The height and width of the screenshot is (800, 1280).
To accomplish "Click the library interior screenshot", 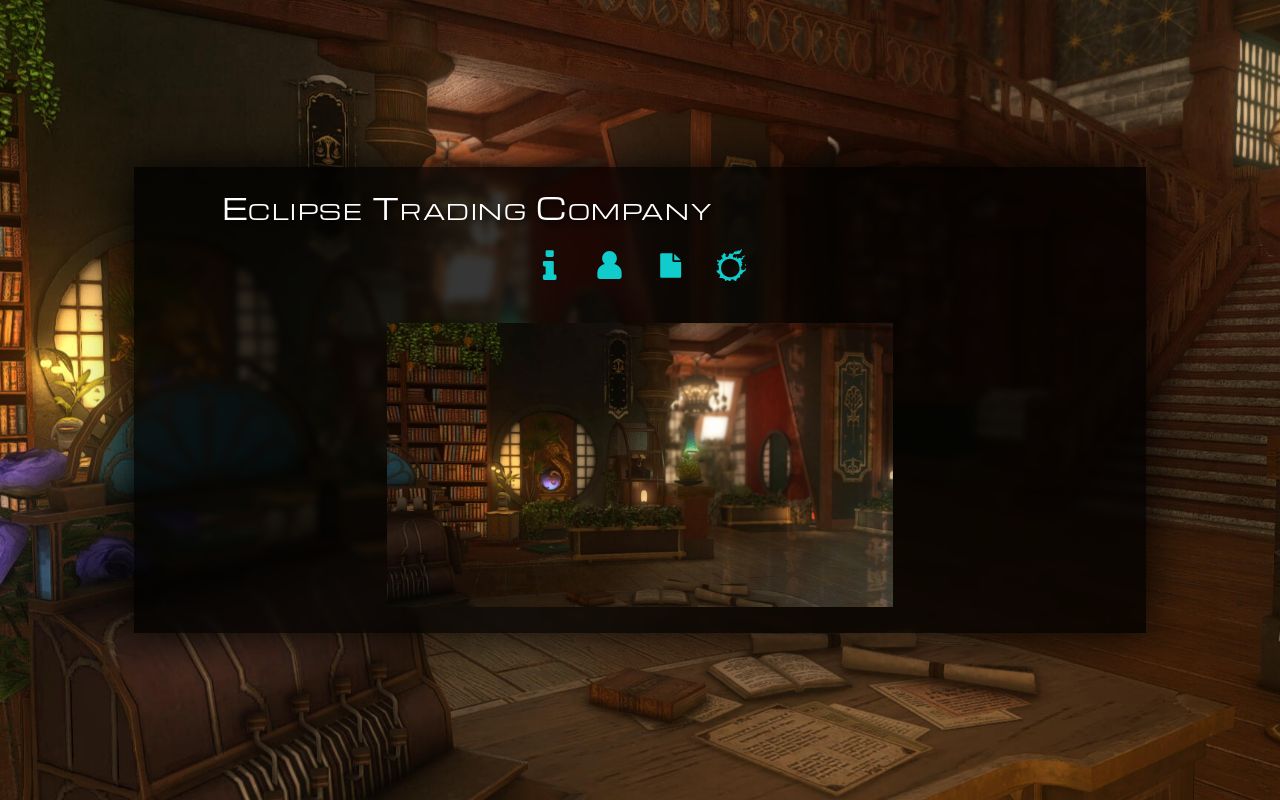I will click(x=639, y=464).
